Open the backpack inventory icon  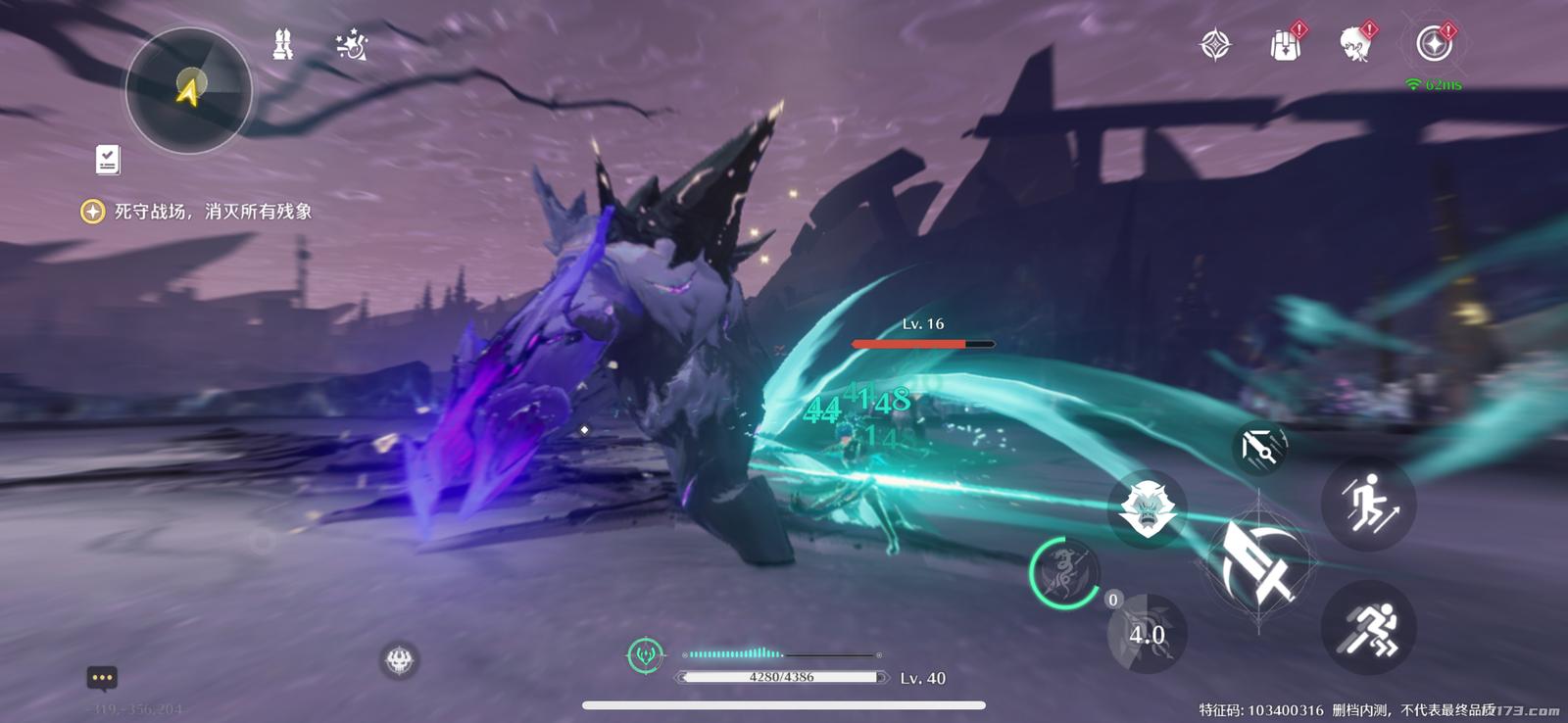(x=1285, y=45)
